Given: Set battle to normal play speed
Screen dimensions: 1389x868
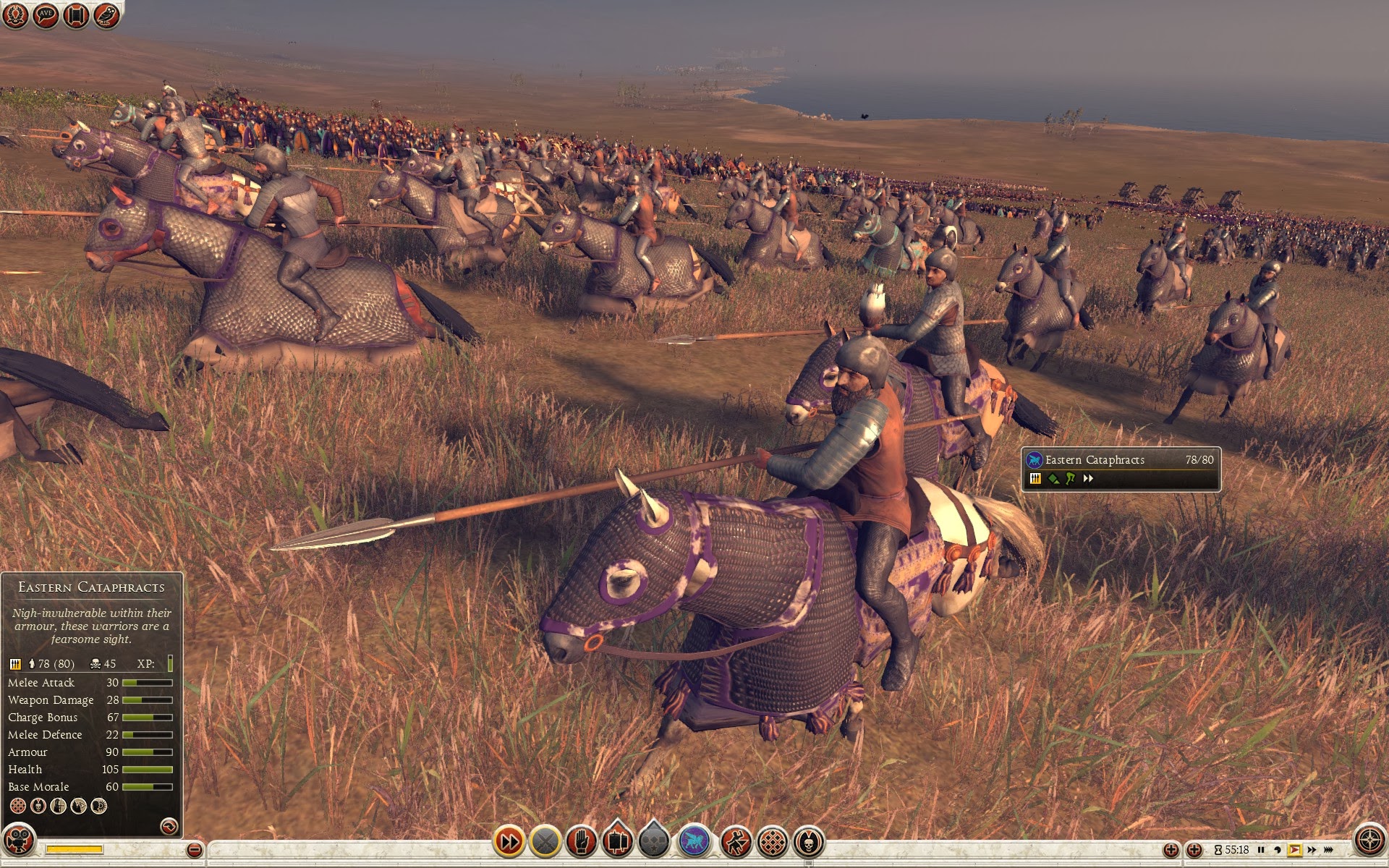Looking at the screenshot, I should (x=1295, y=850).
